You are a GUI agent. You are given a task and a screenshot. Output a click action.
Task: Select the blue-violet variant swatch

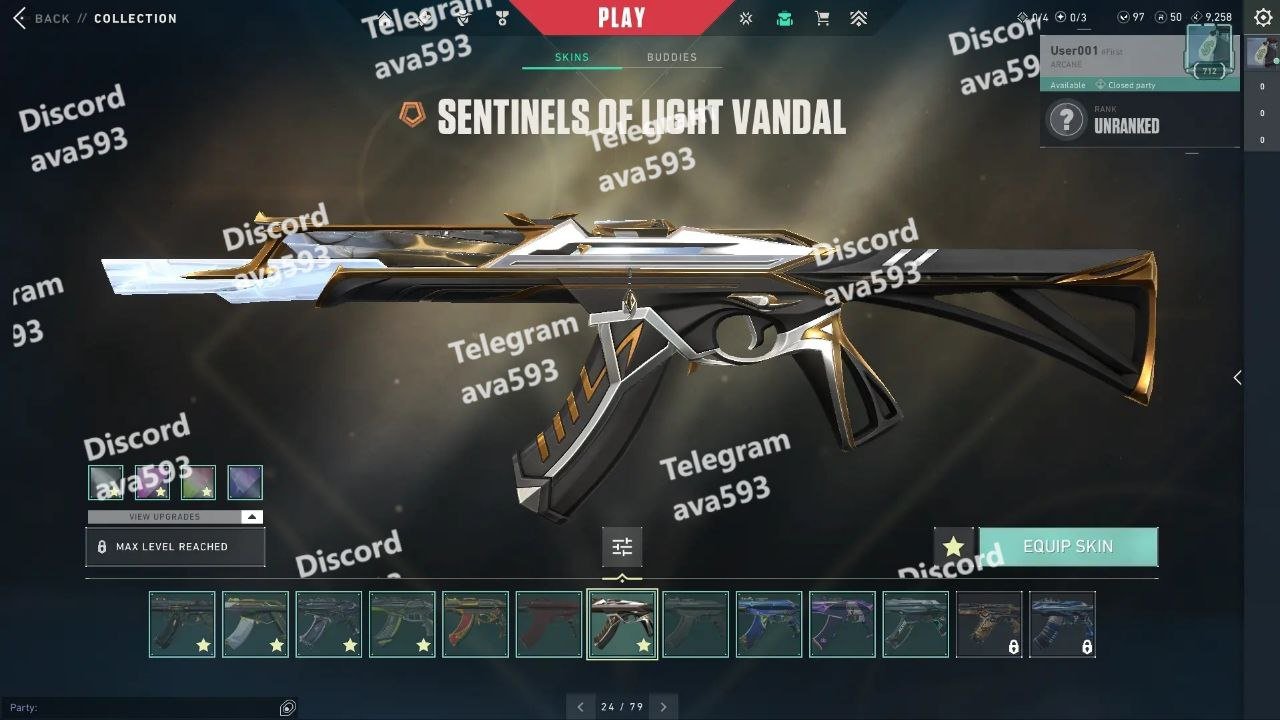(245, 482)
